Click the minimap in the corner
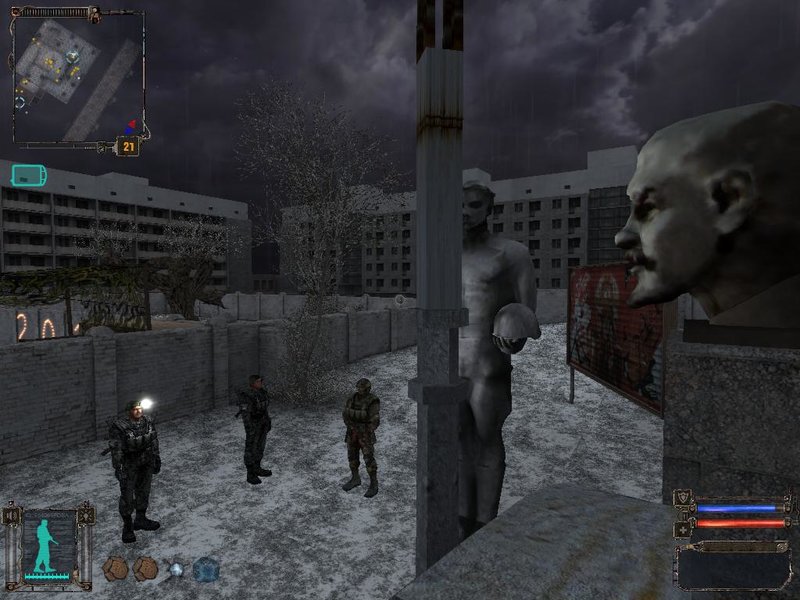This screenshot has width=800, height=600. coord(78,77)
